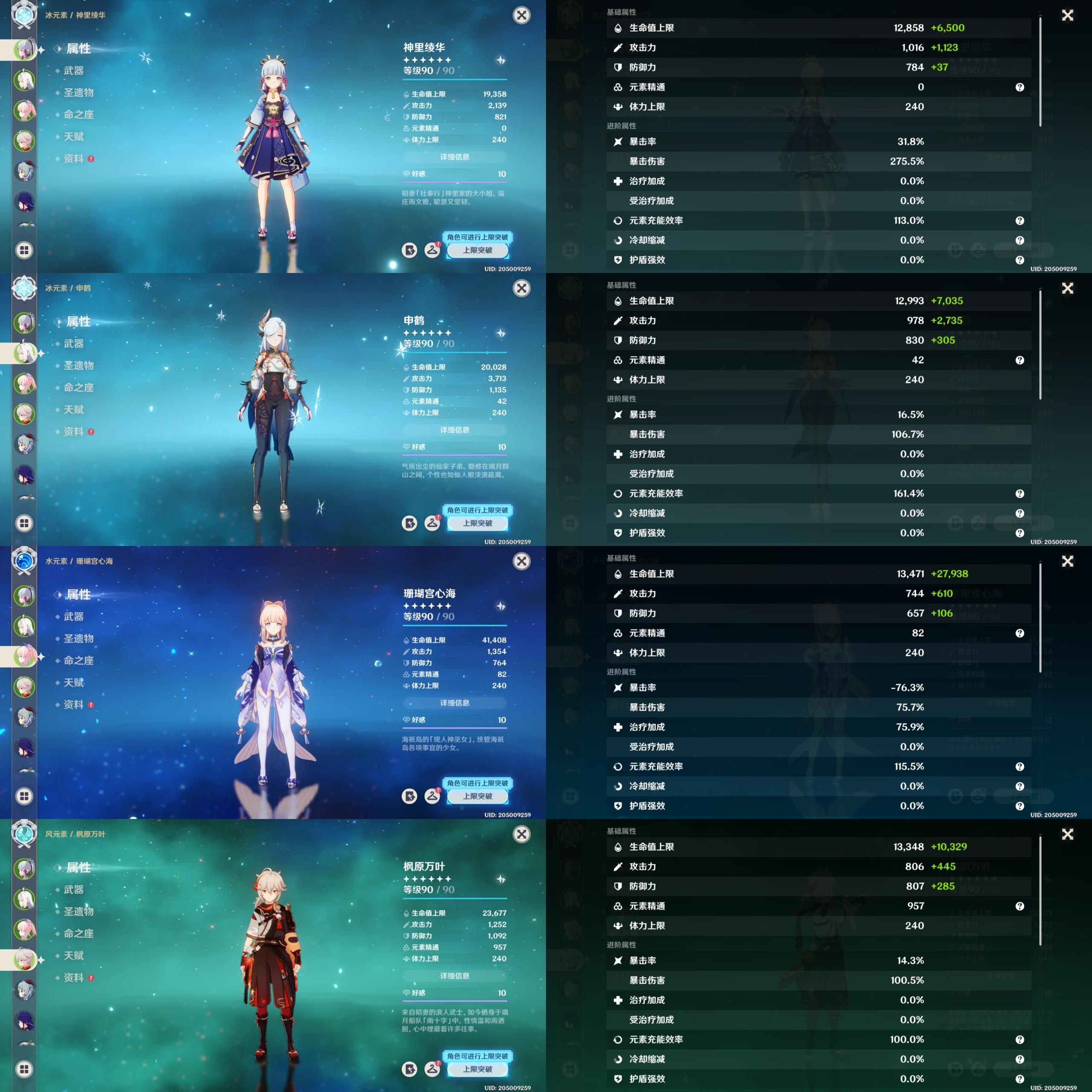This screenshot has width=1092, height=1092.
Task: Open 详细信息 under 枫原万叶's stats
Action: [454, 976]
